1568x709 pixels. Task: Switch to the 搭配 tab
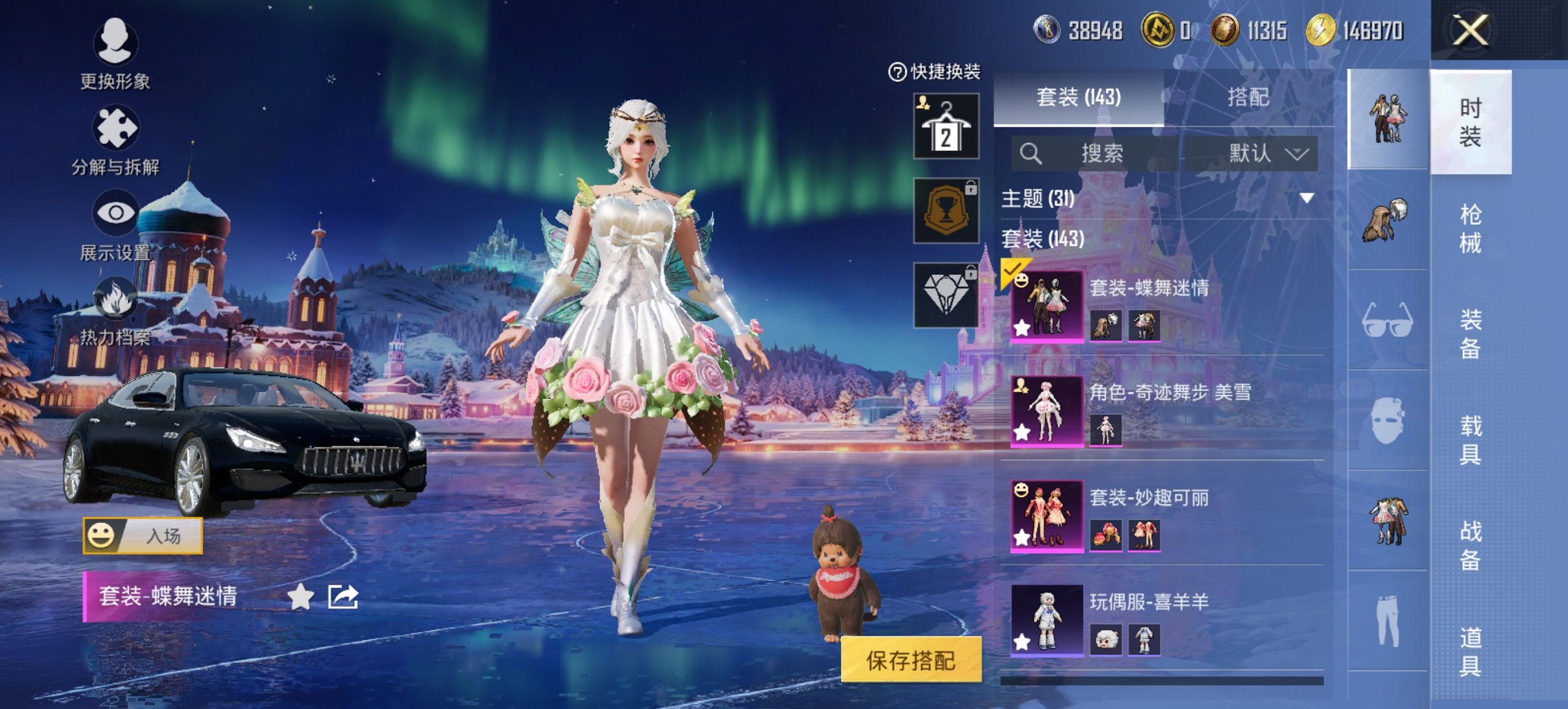[x=1250, y=98]
